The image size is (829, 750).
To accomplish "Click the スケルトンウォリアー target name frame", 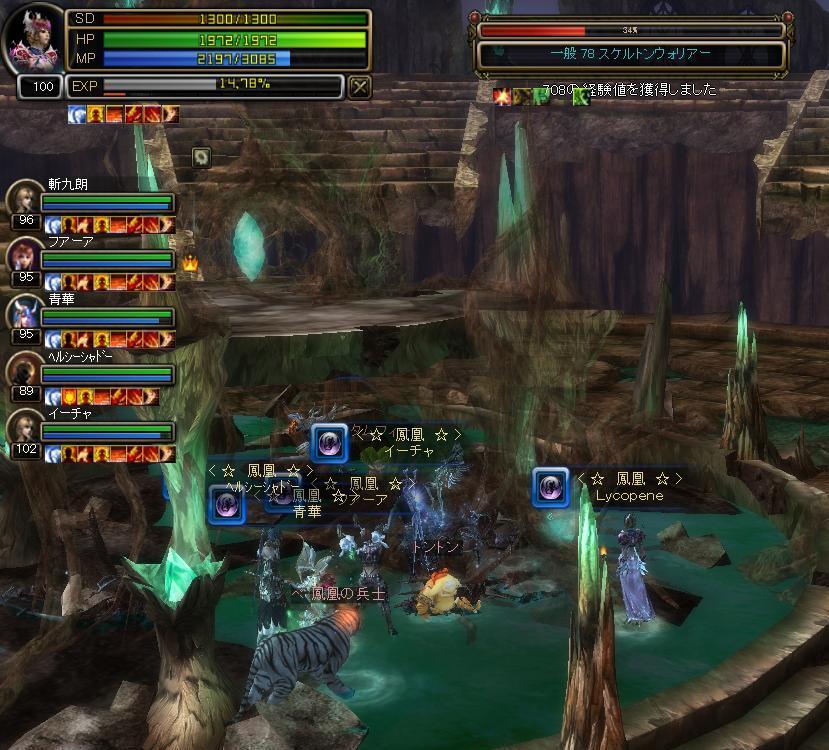I will point(630,54).
